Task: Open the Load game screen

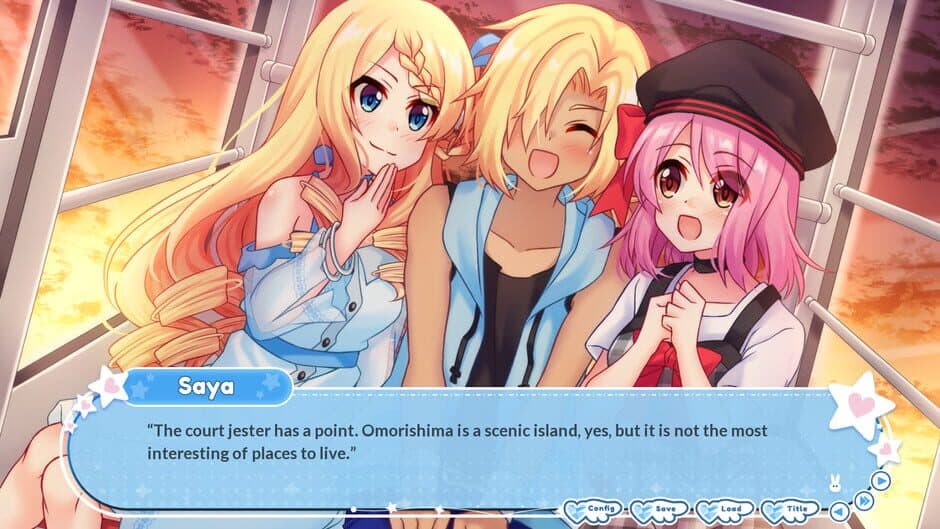Action: tap(725, 510)
